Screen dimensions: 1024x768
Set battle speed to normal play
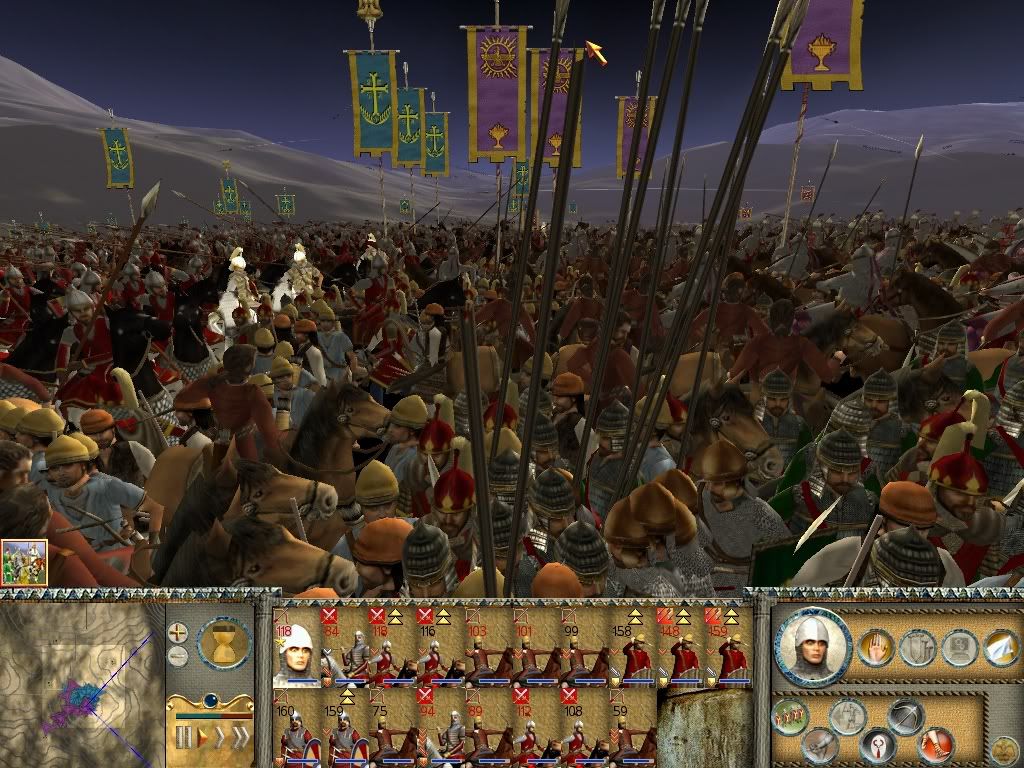(x=202, y=739)
